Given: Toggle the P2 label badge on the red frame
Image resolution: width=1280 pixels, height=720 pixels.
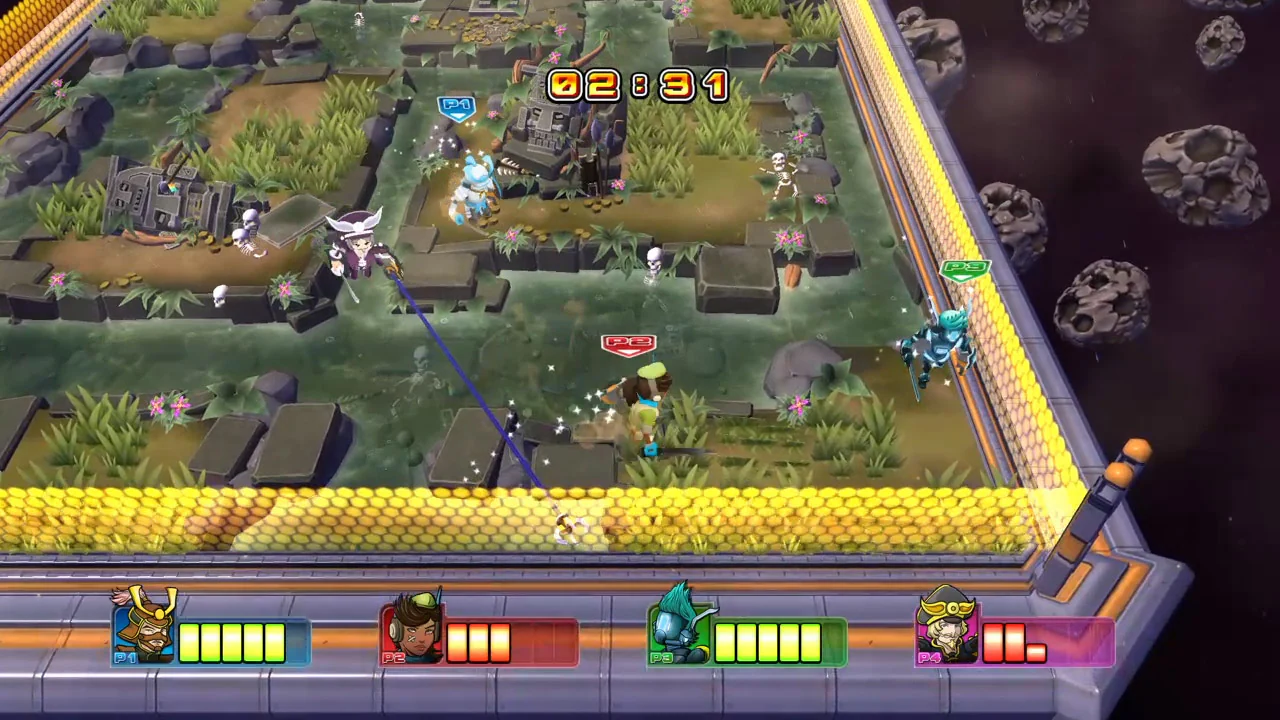Looking at the screenshot, I should (395, 658).
